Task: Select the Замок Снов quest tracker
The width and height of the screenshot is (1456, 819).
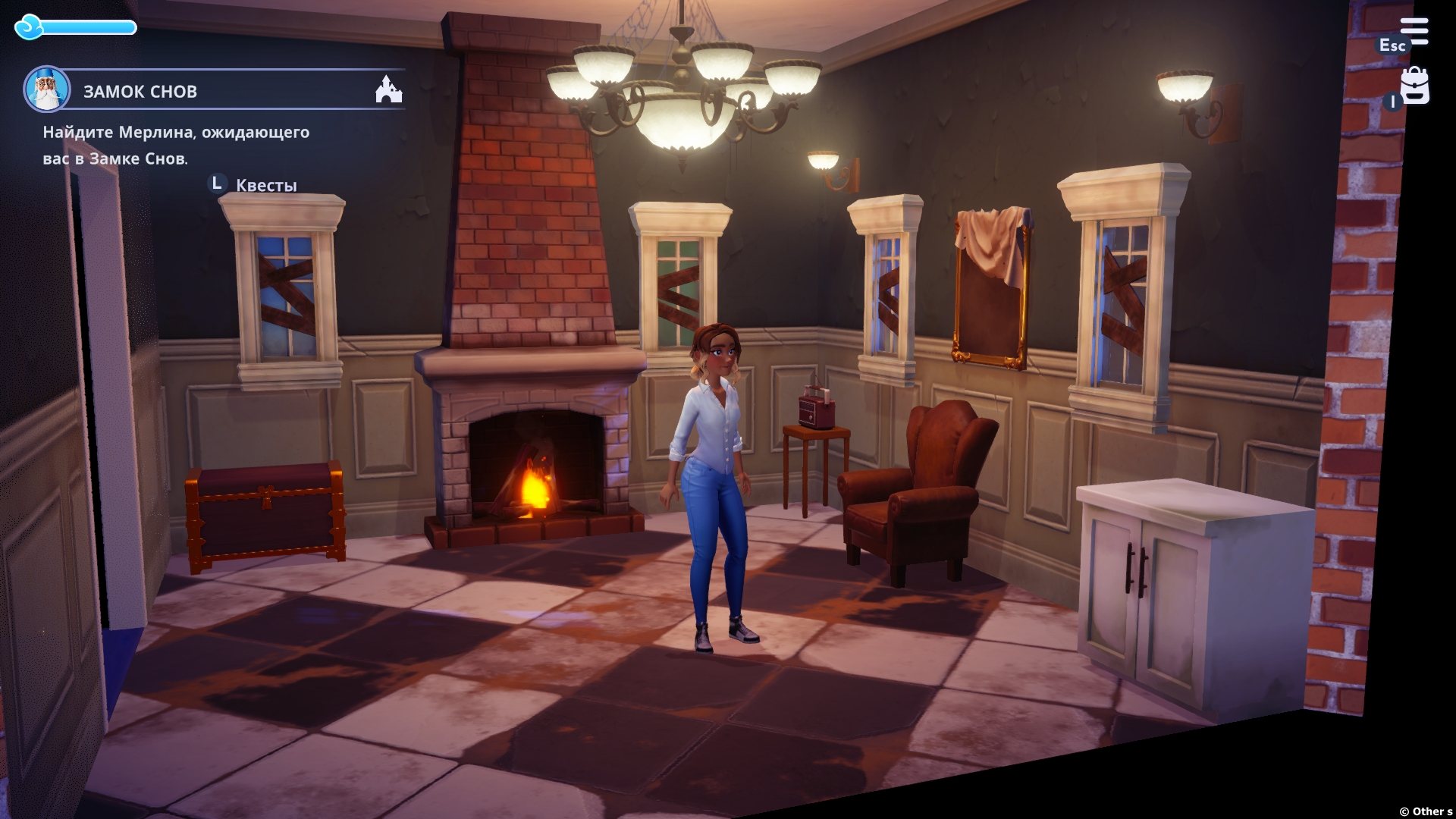Action: pos(140,92)
